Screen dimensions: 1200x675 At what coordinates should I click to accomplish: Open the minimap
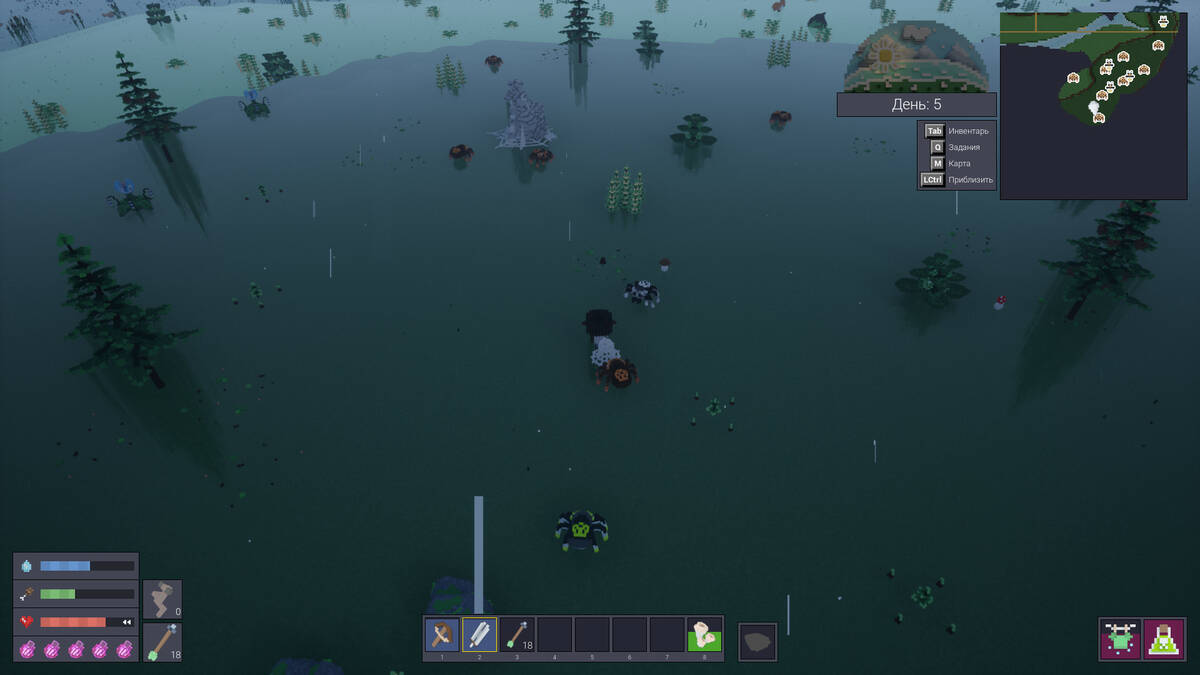1098,106
